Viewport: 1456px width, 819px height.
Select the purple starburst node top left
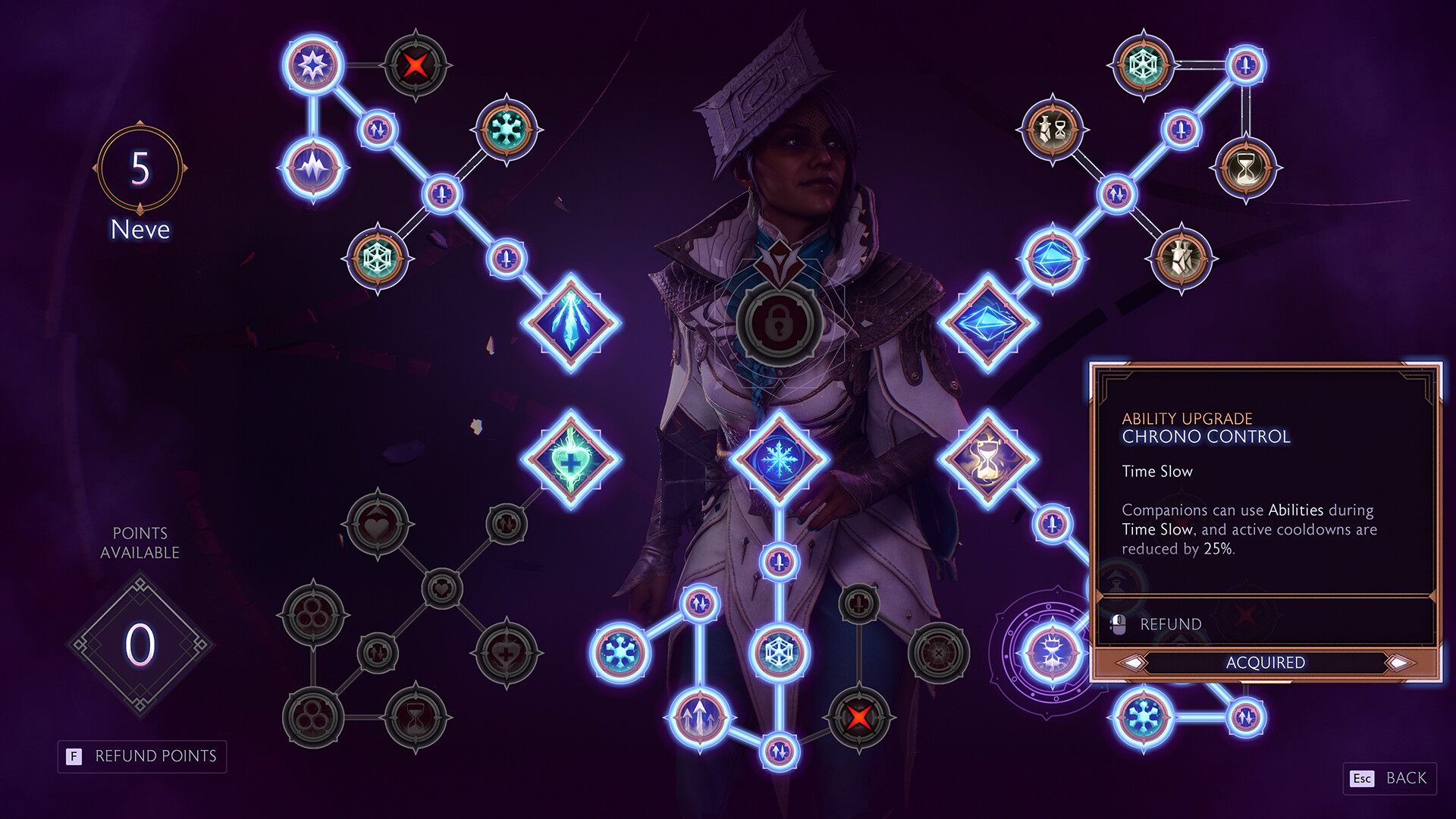pos(314,66)
